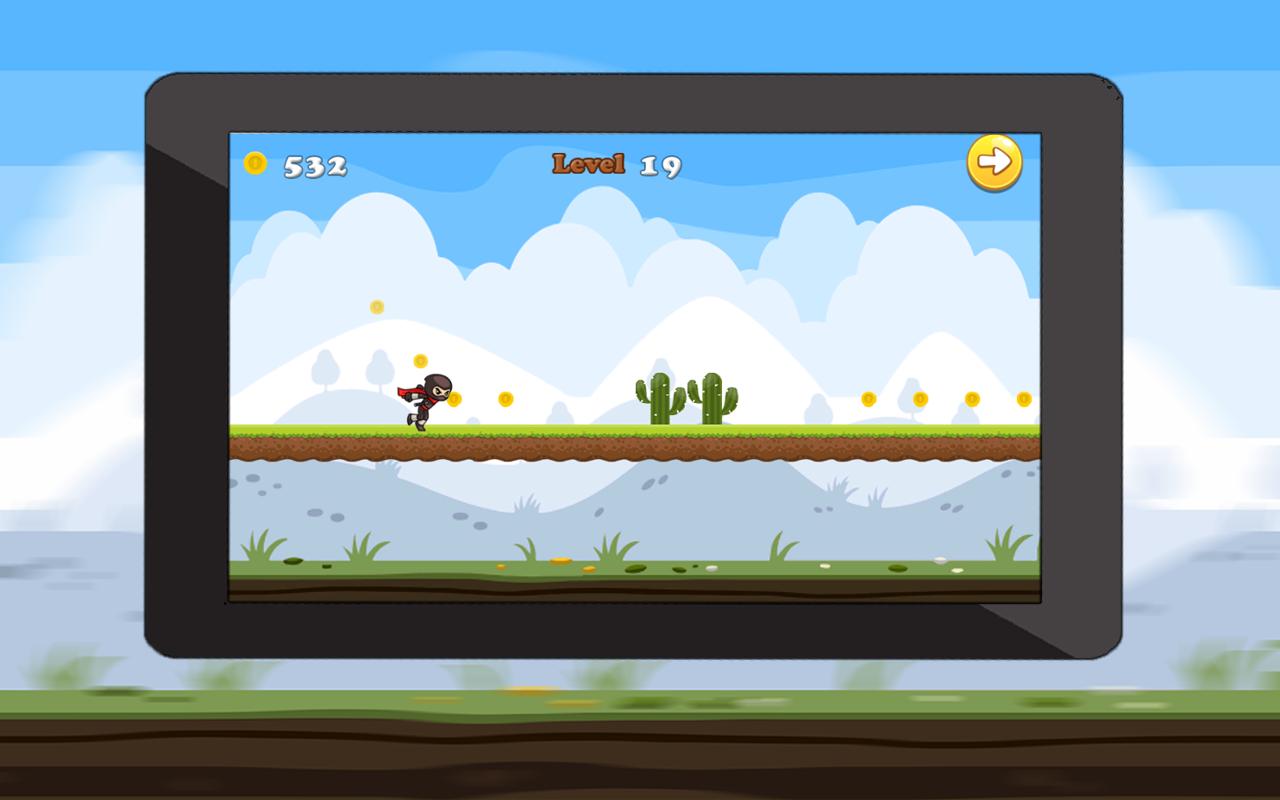Click the score counter showing 532
Screen dimensions: 1280x800
(312, 164)
